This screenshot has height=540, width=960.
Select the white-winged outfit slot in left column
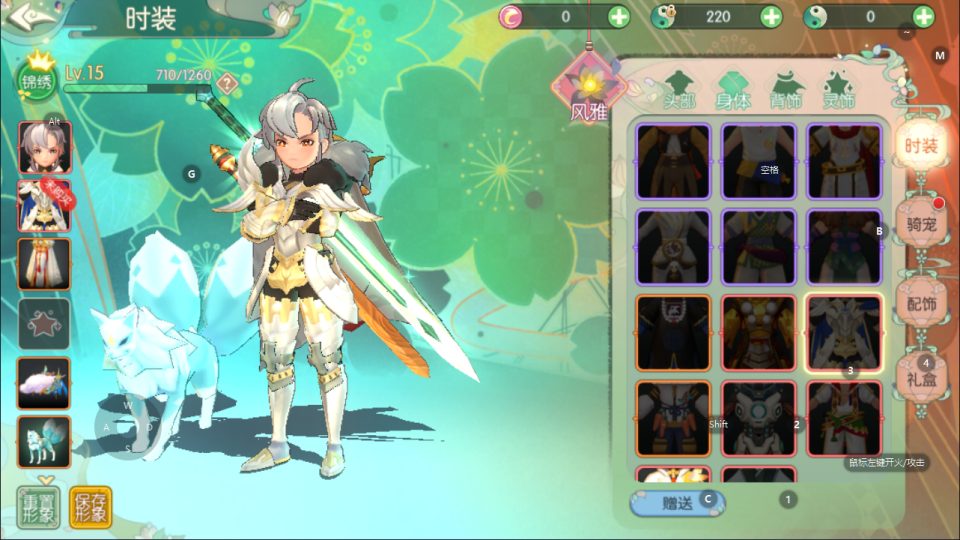[44, 207]
